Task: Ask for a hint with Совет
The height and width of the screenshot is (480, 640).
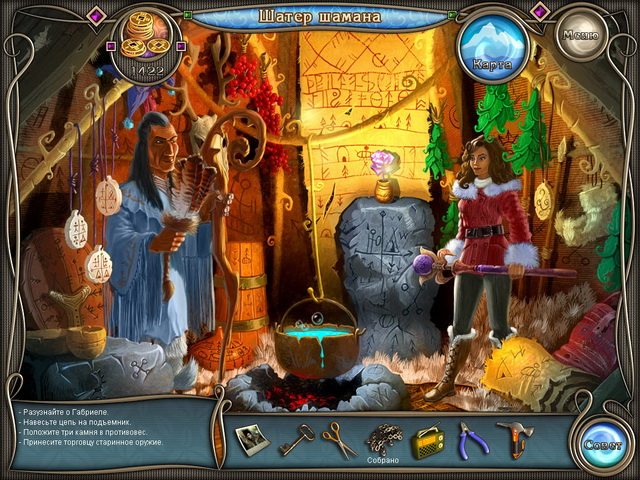Action: pos(604,440)
